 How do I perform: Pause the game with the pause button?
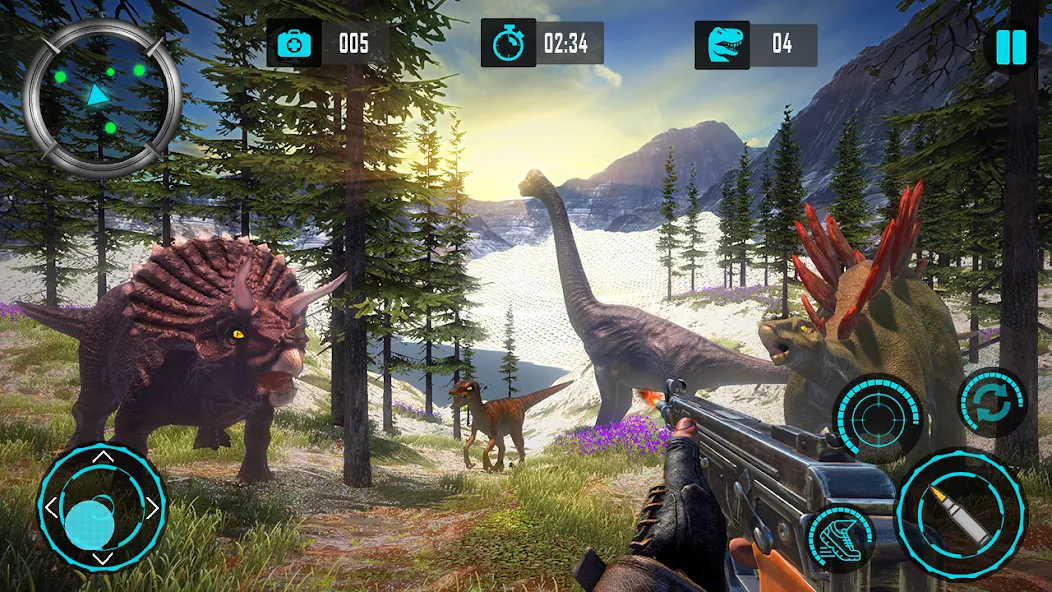click(1011, 48)
